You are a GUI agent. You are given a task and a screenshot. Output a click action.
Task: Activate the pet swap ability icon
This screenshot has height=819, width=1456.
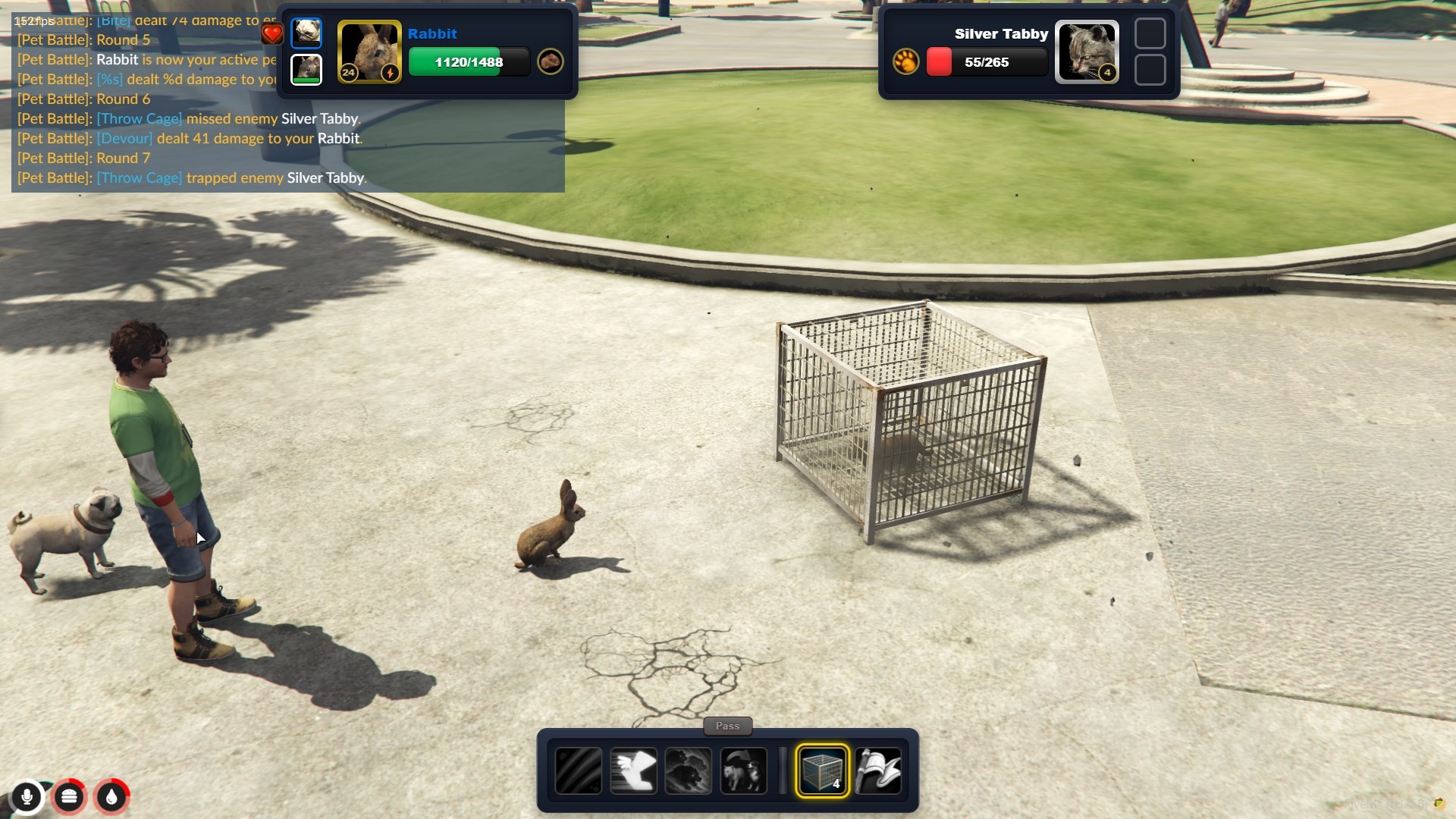pyautogui.click(x=743, y=771)
